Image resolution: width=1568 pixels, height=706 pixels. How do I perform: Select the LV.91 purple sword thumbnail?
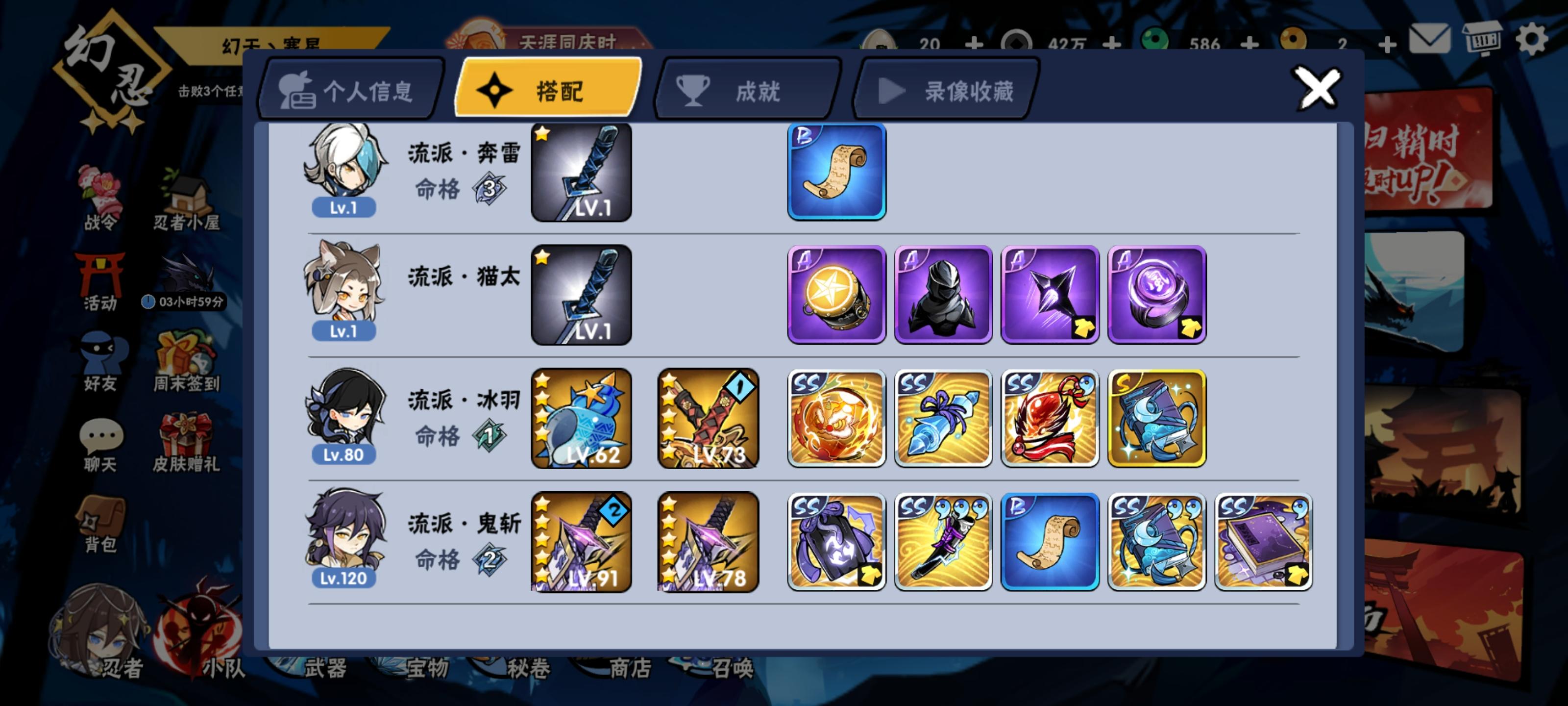(x=580, y=542)
